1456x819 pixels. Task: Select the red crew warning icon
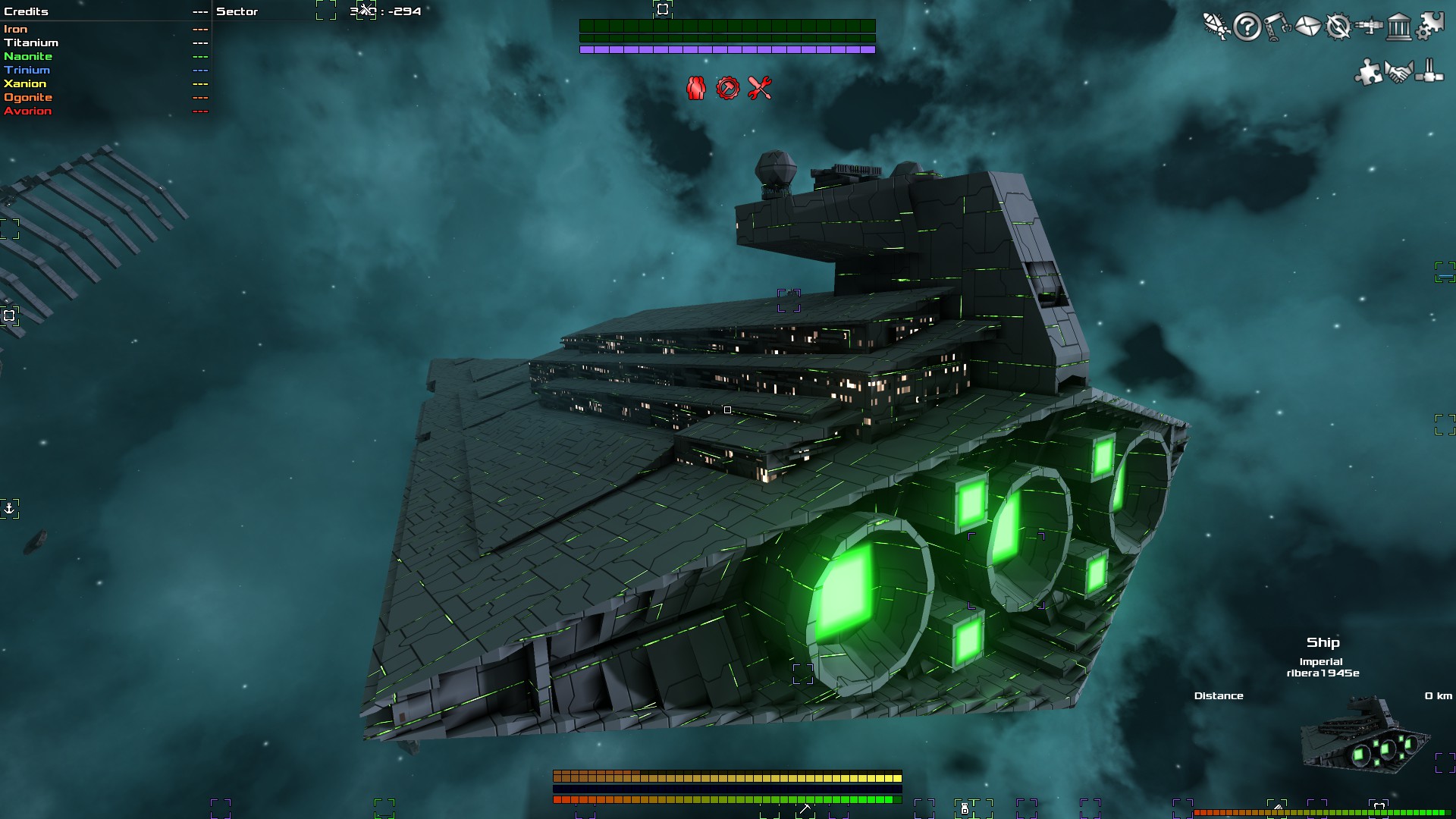tap(695, 89)
